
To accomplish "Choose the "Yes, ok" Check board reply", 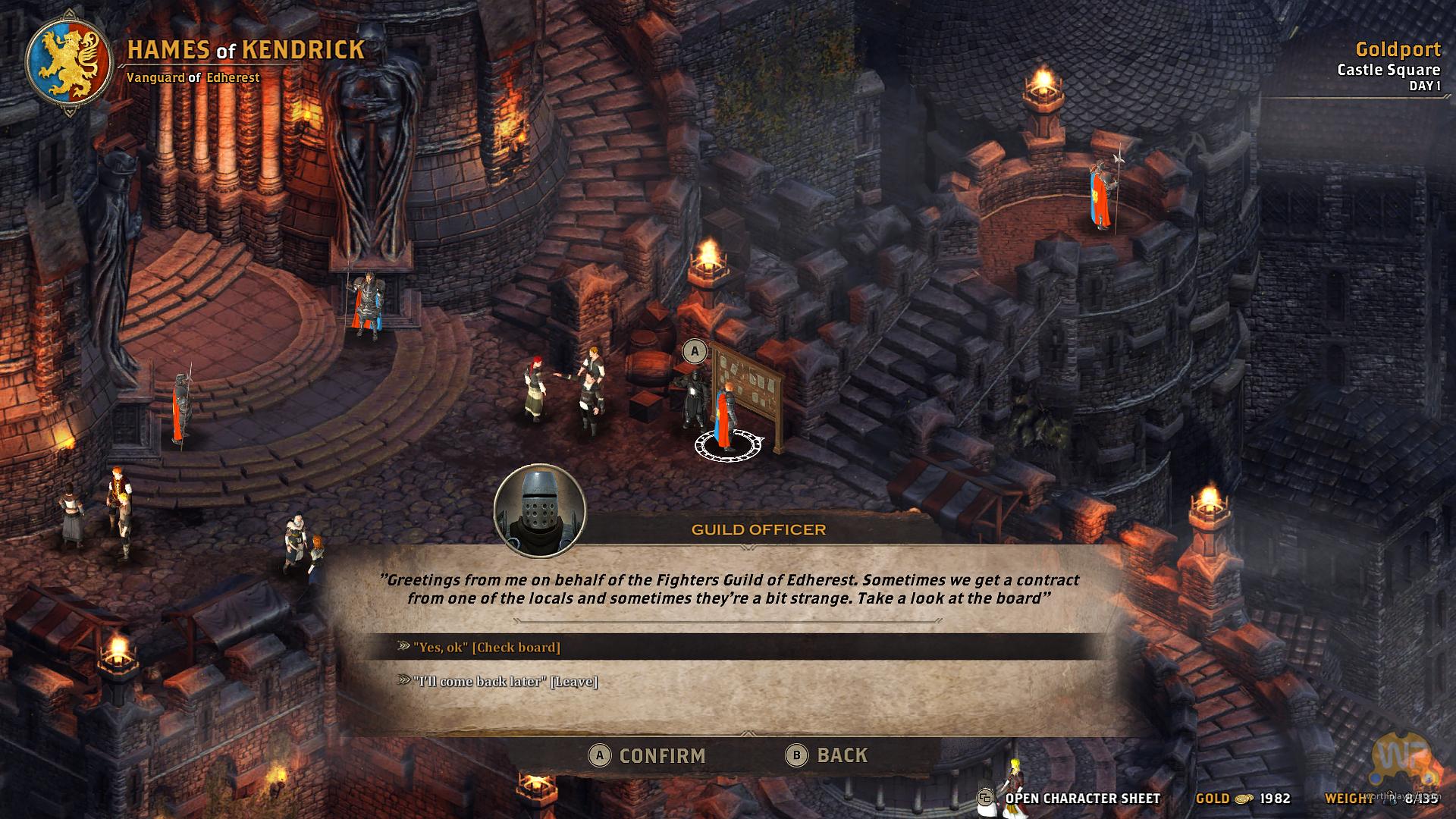I will (487, 647).
